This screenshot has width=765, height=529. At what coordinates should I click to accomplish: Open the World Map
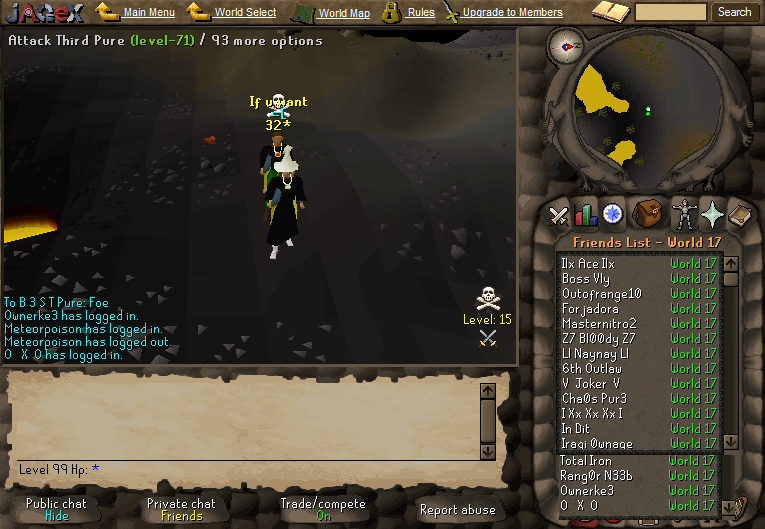[x=343, y=13]
